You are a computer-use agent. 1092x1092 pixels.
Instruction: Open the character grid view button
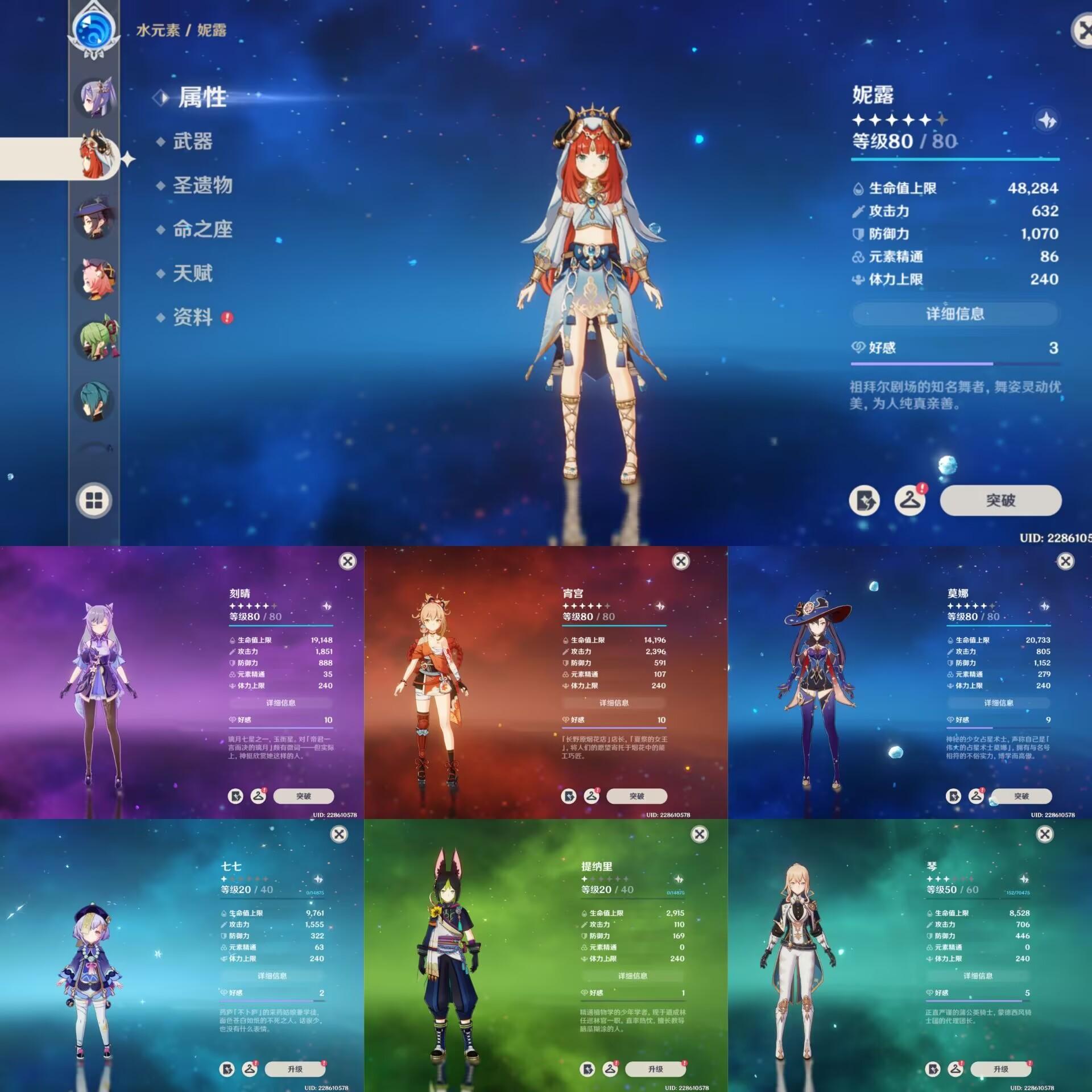point(94,501)
